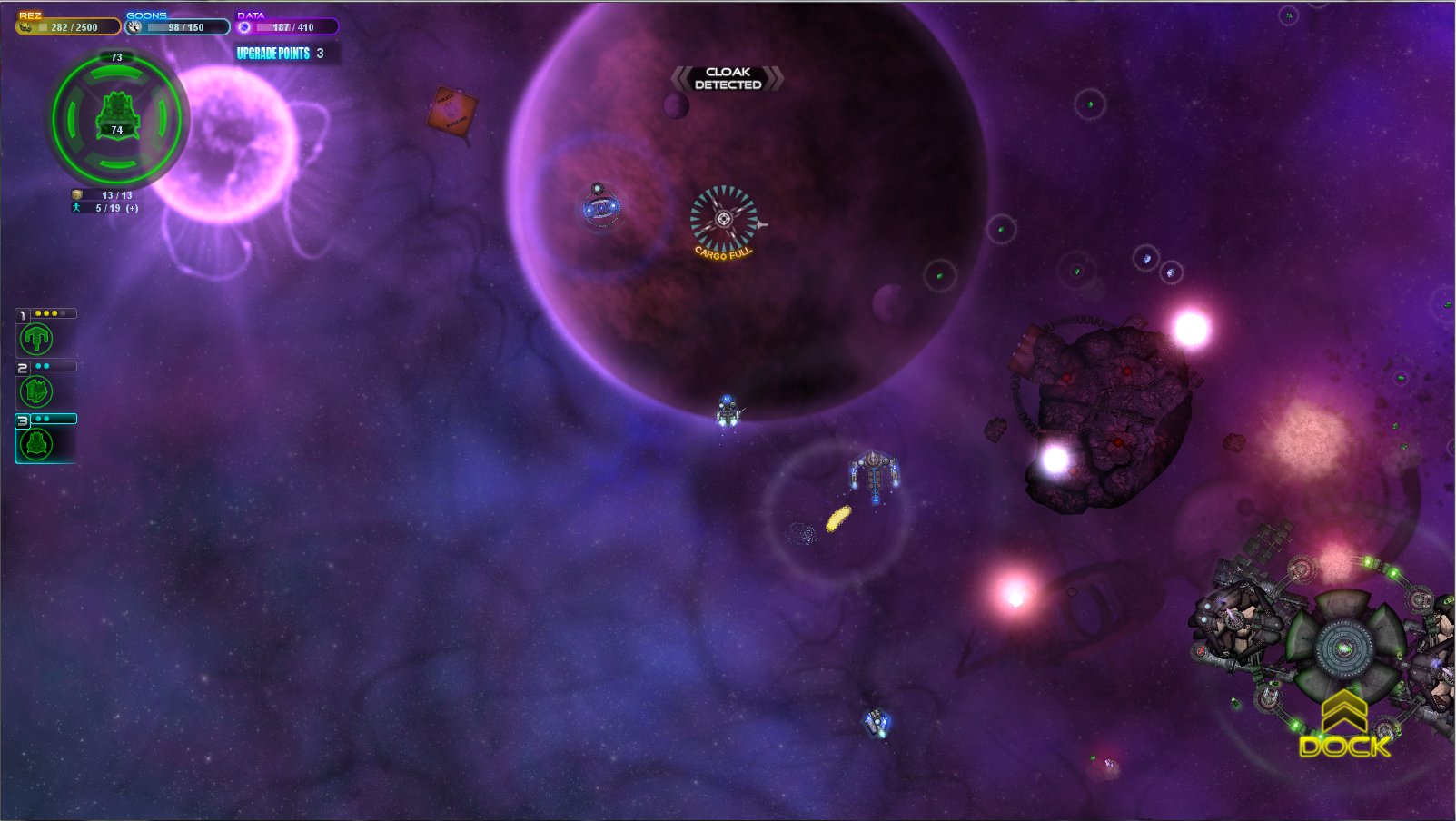Click the circular green ship status display
The height and width of the screenshot is (821, 1456).
point(116,116)
